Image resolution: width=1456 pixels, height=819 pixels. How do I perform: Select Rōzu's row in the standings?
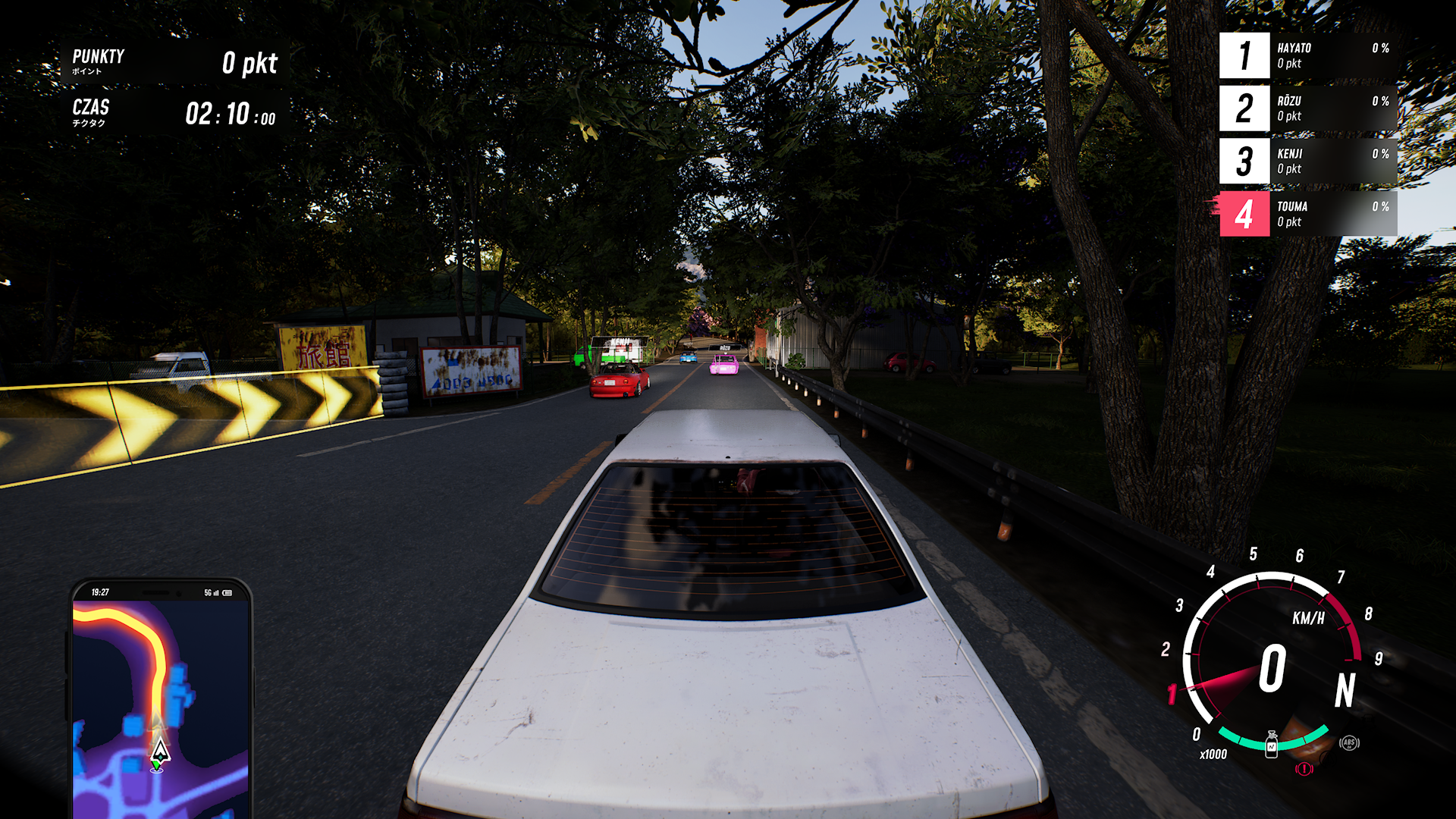[x=1308, y=108]
